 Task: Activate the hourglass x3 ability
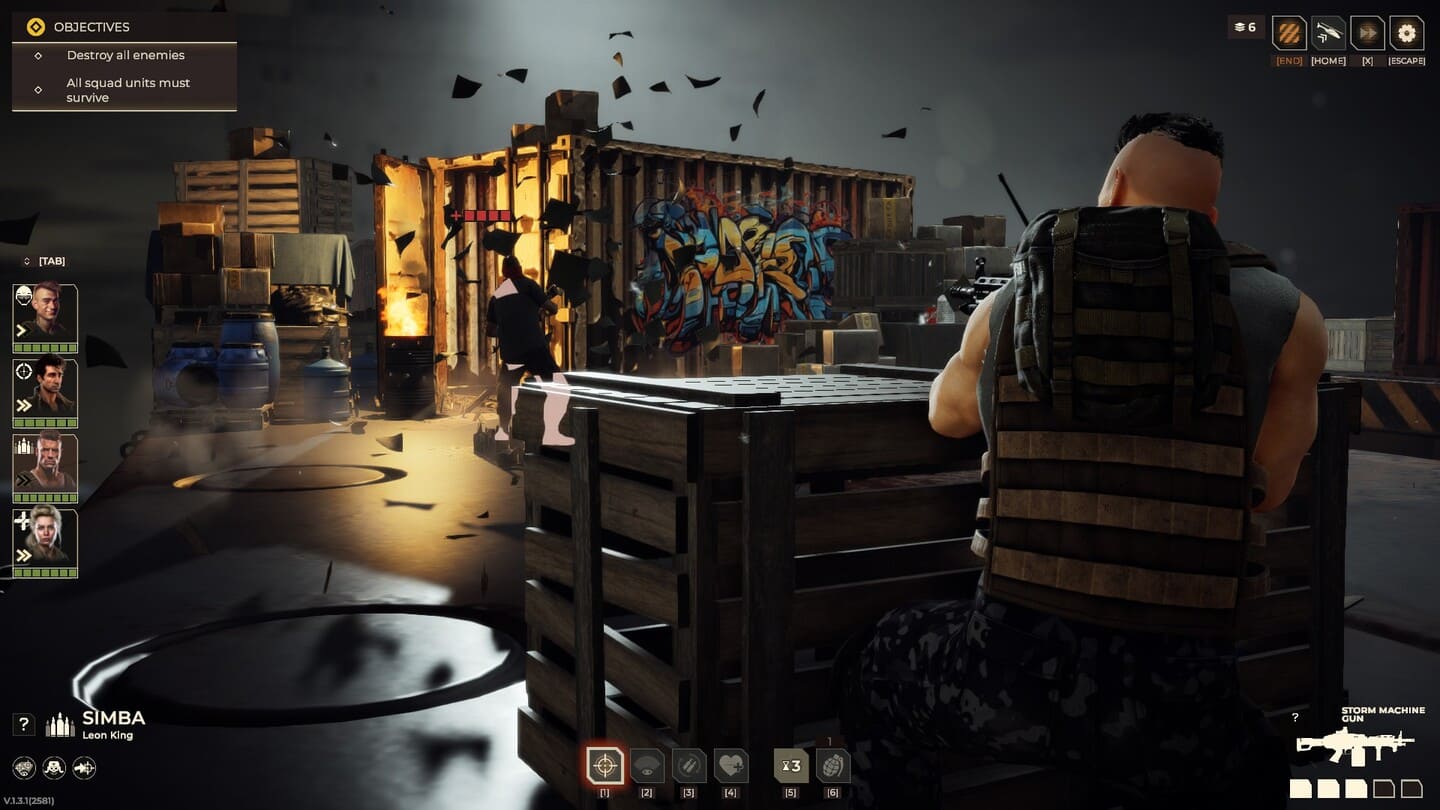pos(791,767)
